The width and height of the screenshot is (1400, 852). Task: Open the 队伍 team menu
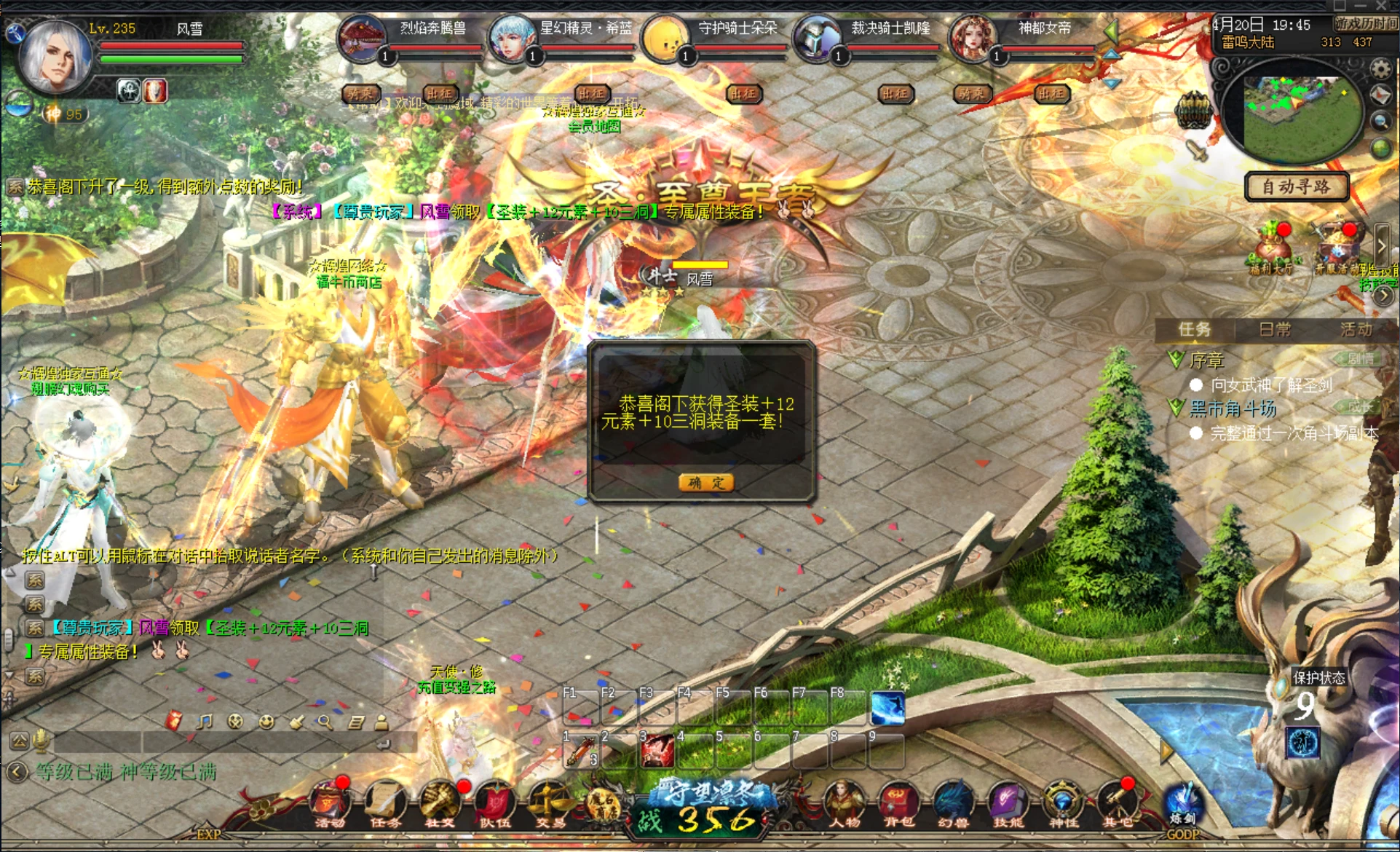click(x=495, y=805)
